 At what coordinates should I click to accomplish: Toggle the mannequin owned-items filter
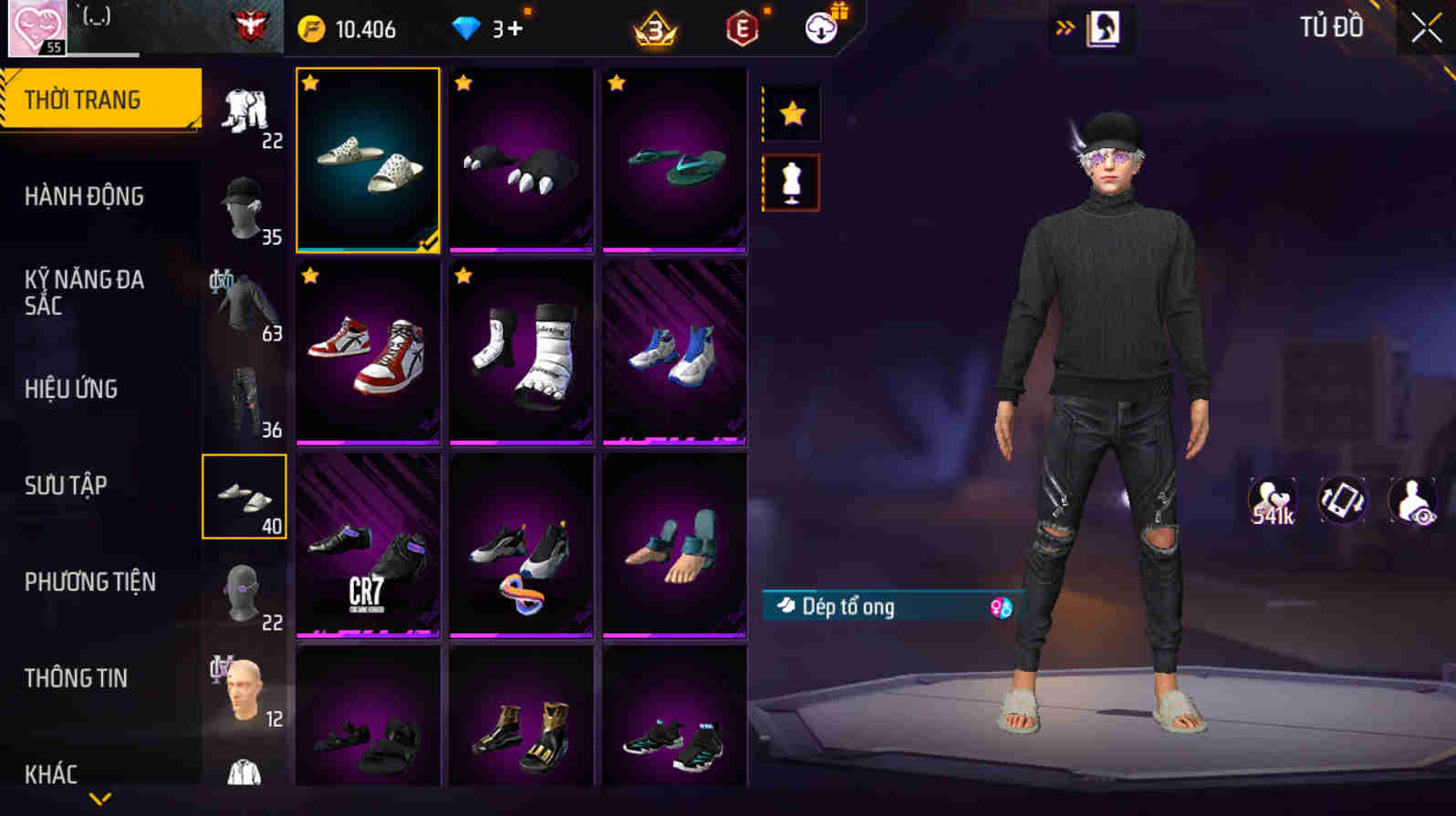point(790,183)
